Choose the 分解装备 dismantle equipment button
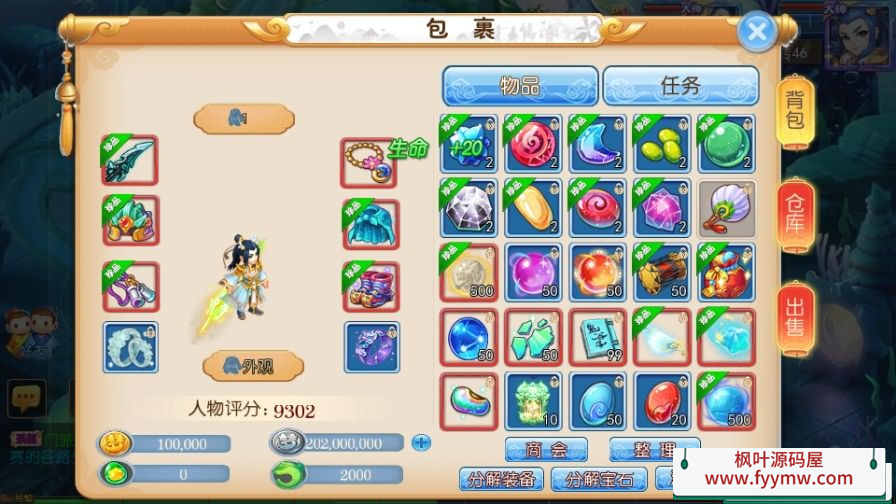 [x=502, y=479]
